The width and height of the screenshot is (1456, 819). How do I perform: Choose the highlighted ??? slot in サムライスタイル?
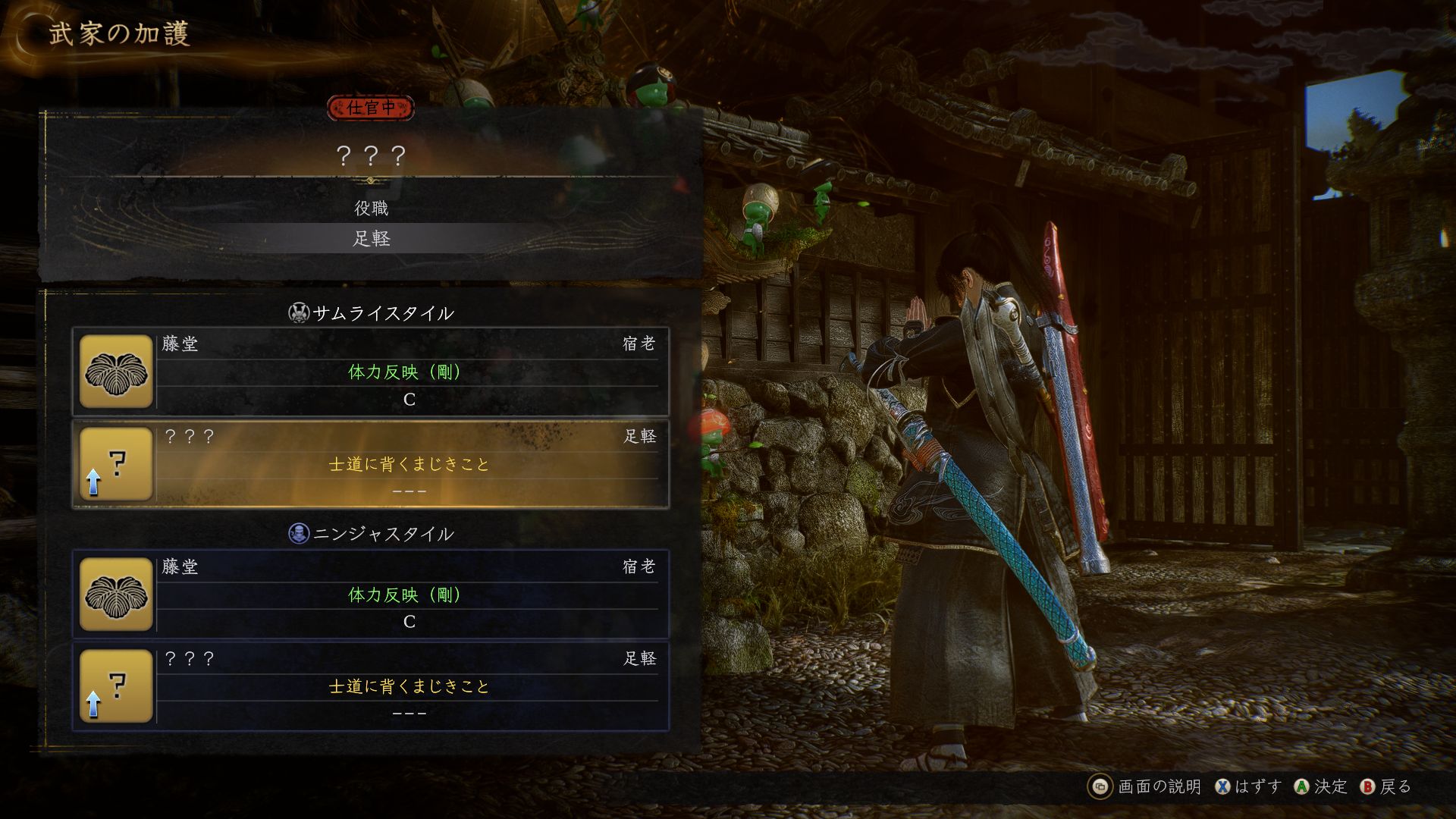pyautogui.click(x=371, y=464)
